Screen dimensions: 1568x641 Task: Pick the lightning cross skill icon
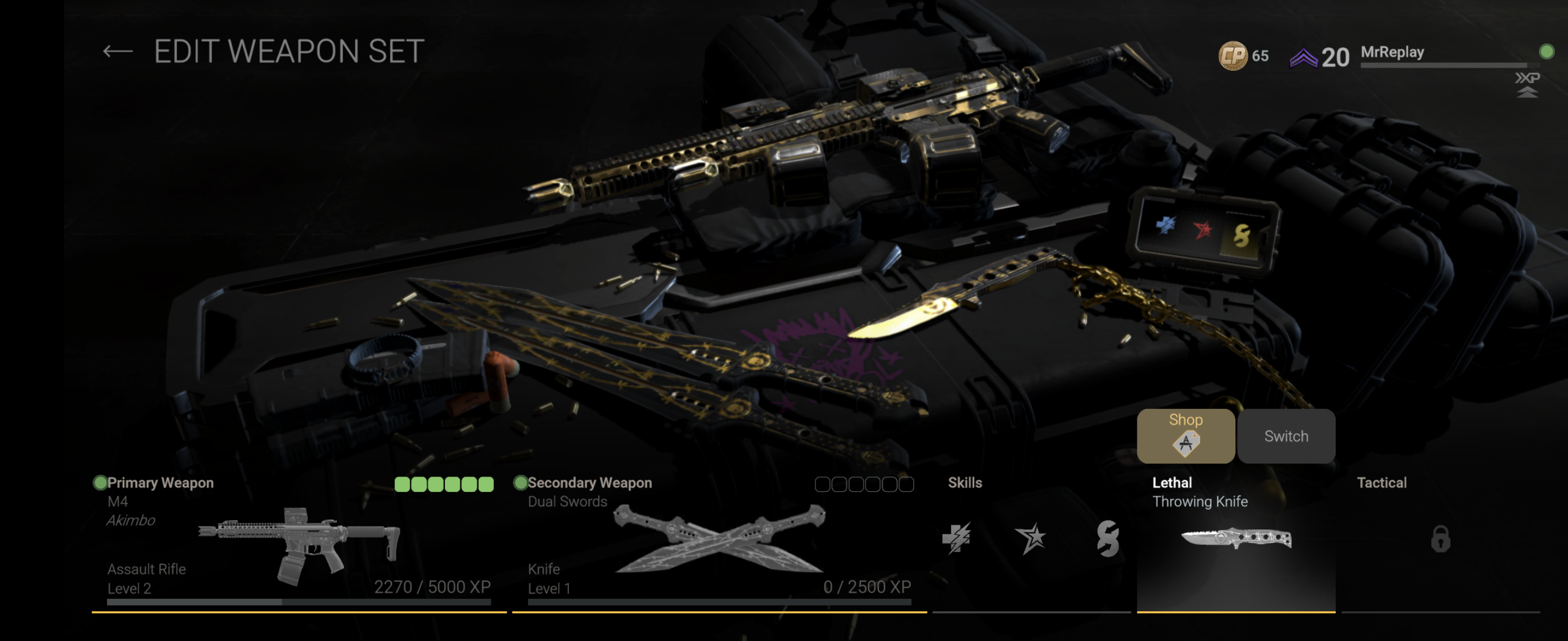point(956,538)
